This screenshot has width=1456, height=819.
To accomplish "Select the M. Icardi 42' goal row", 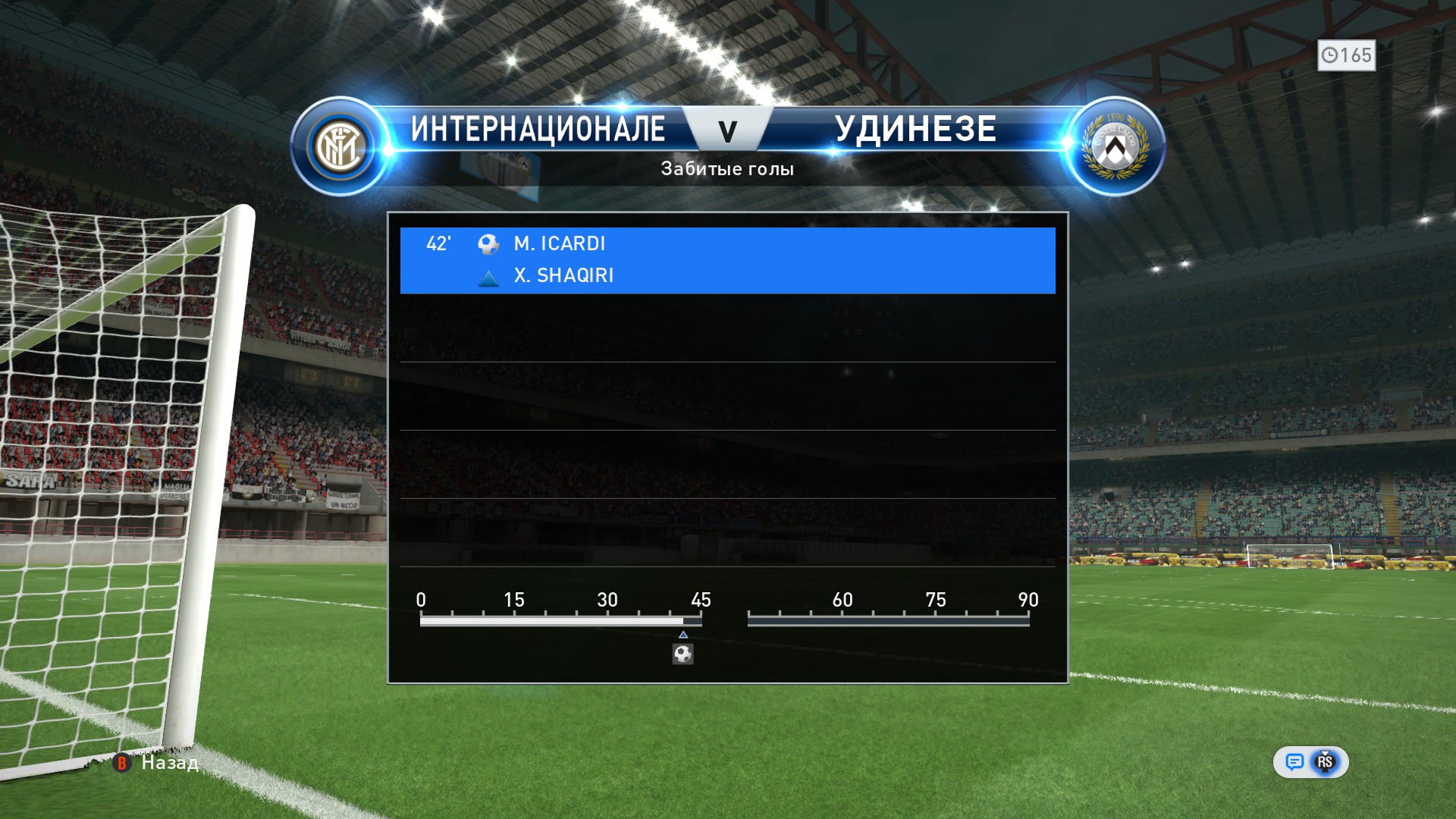I will 726,244.
